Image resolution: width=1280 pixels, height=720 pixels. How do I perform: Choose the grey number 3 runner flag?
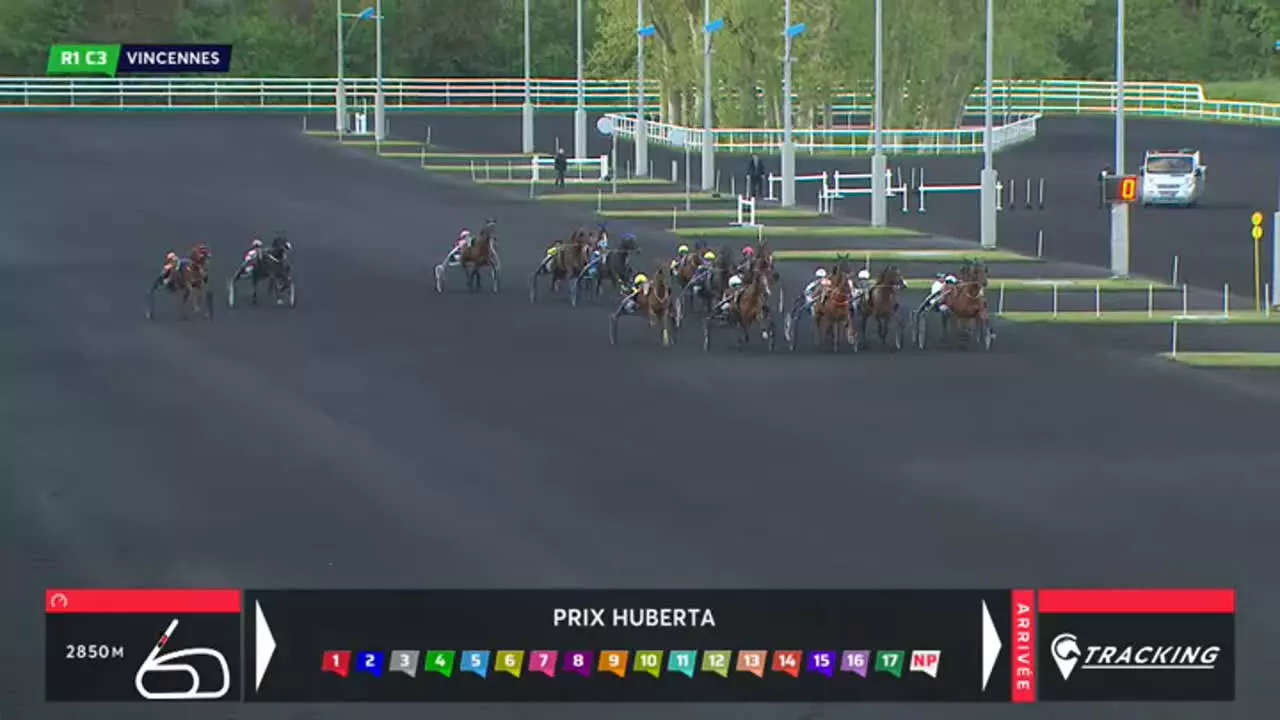(404, 662)
